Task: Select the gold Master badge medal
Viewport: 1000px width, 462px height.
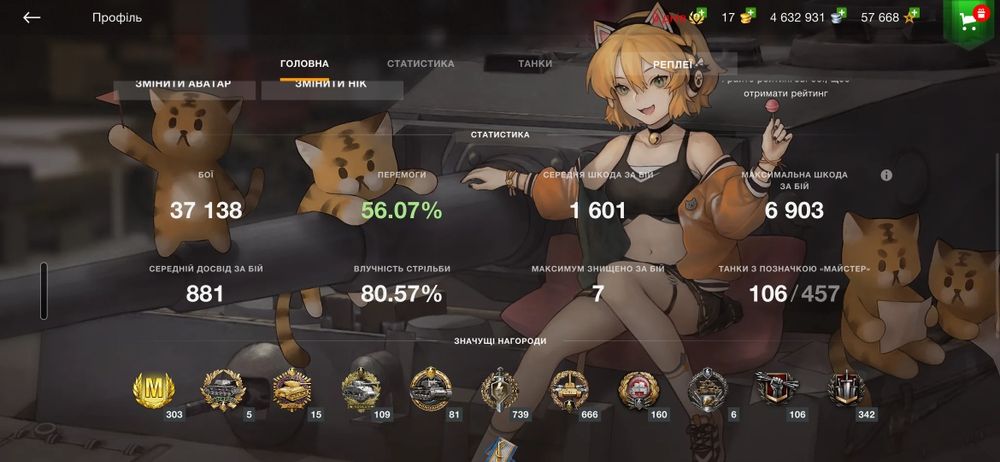Action: pyautogui.click(x=153, y=388)
